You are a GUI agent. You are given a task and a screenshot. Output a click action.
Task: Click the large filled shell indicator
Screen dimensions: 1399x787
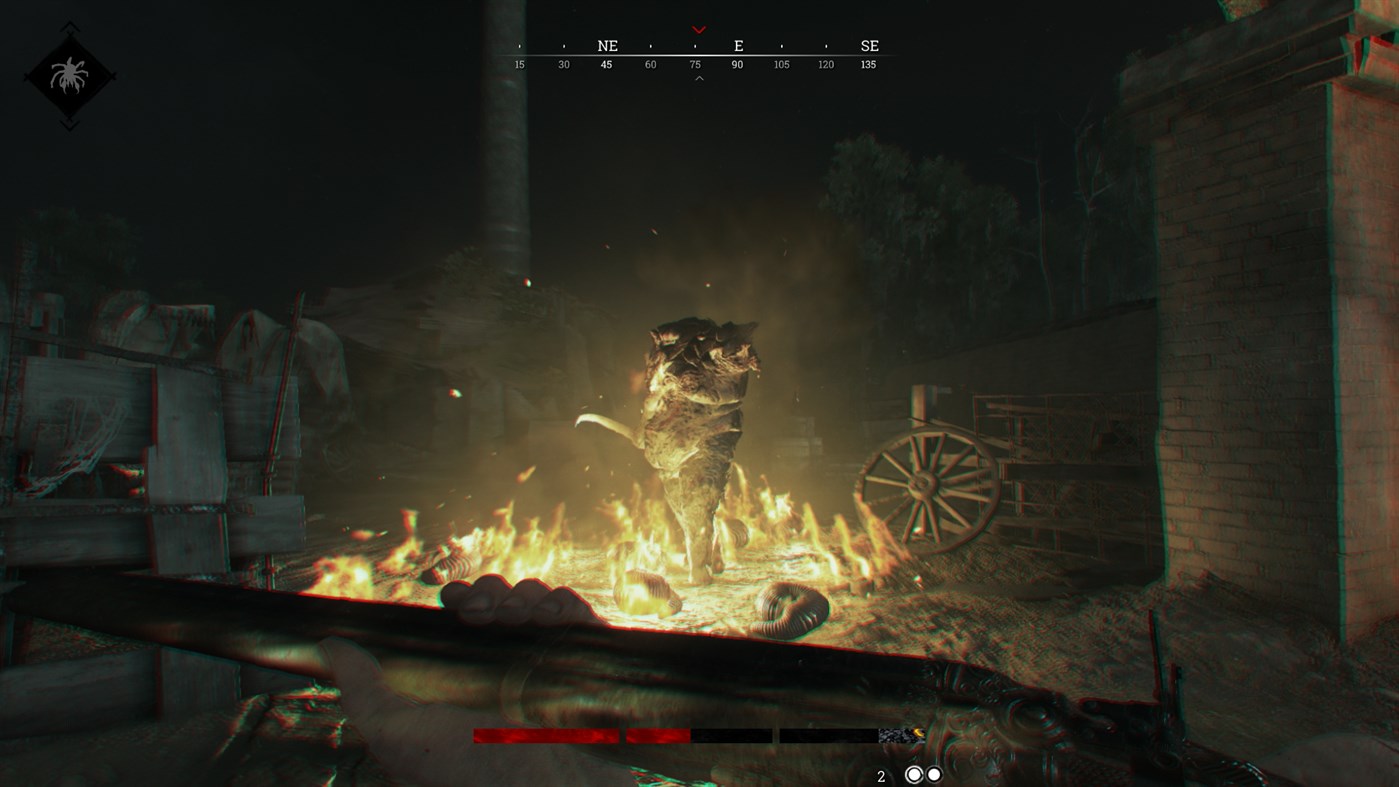pyautogui.click(x=912, y=773)
